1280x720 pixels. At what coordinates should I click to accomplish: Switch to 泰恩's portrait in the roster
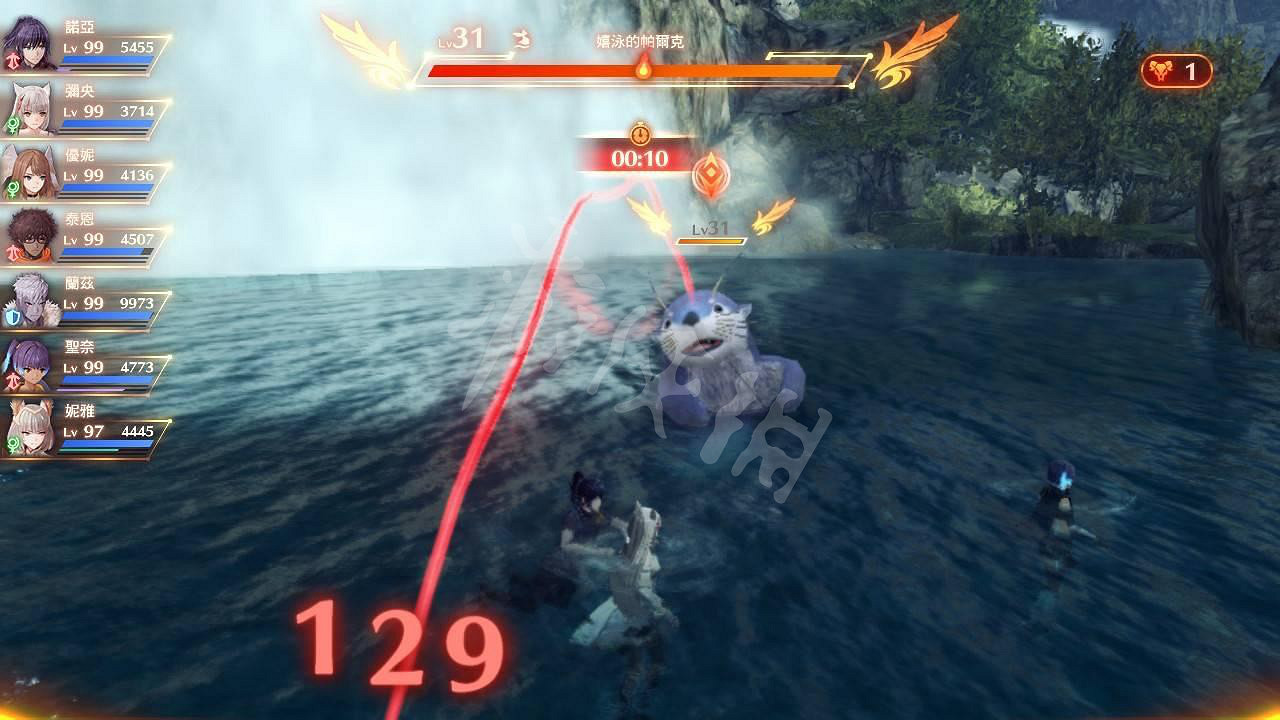click(32, 233)
